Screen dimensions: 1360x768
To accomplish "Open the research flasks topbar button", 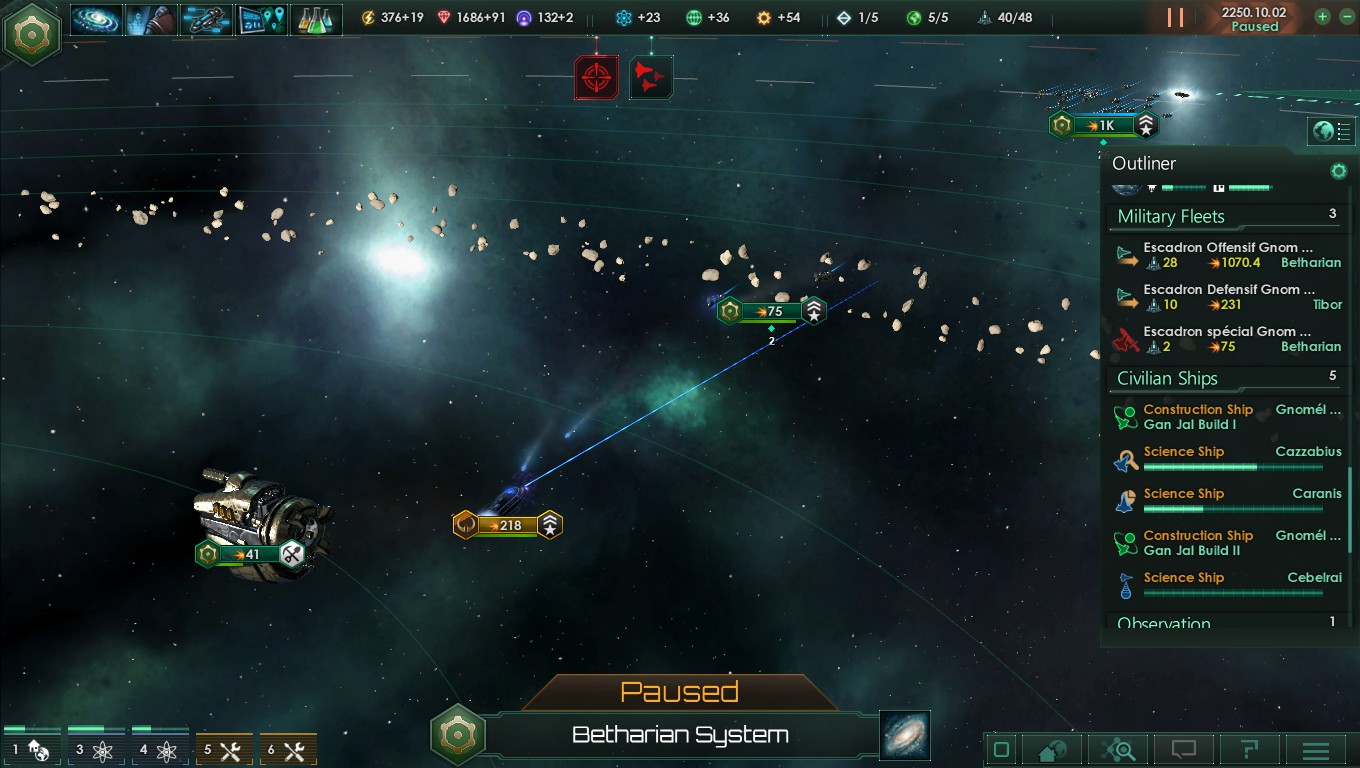I will click(316, 18).
